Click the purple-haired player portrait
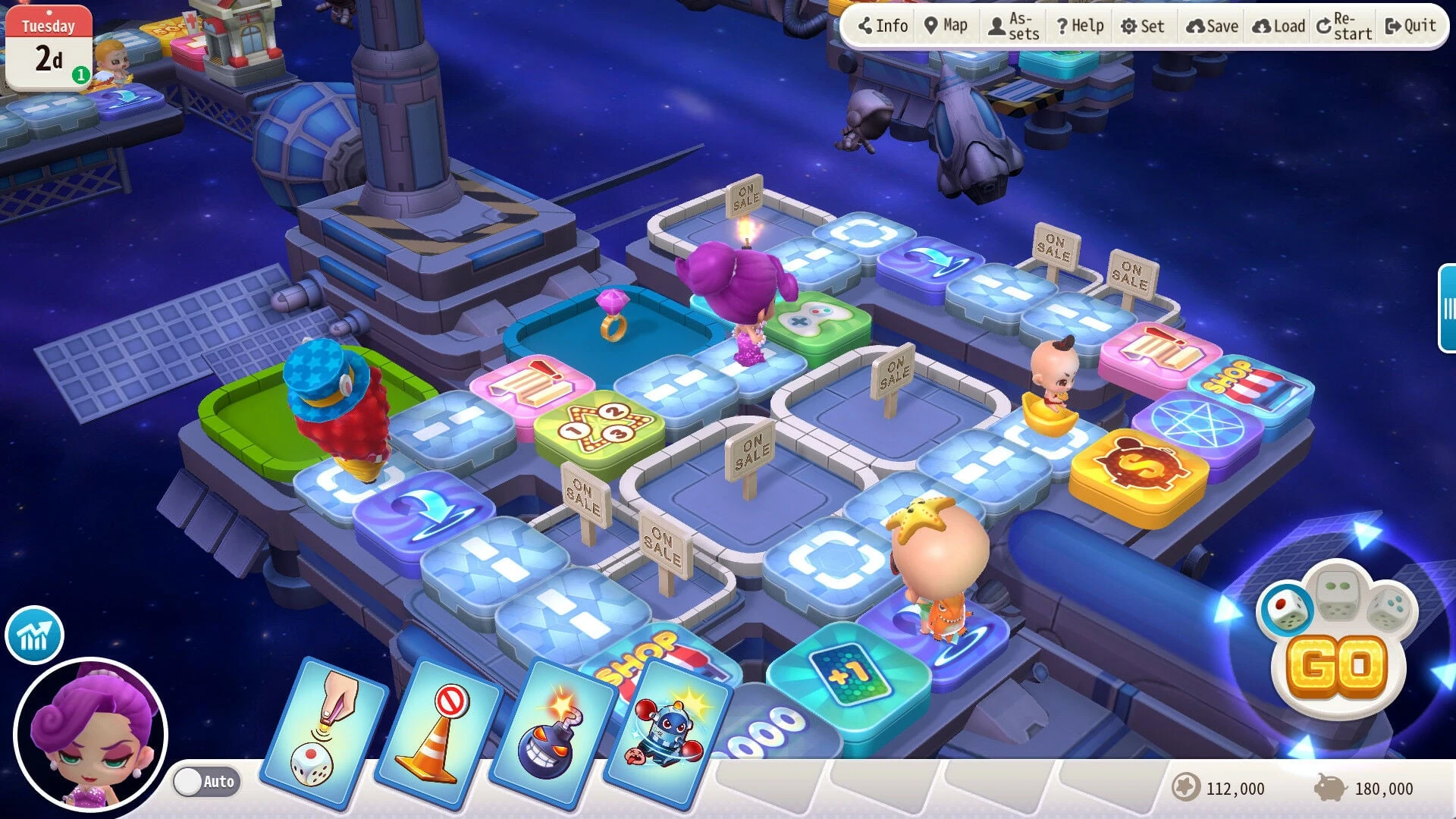This screenshot has width=1456, height=819. point(90,734)
